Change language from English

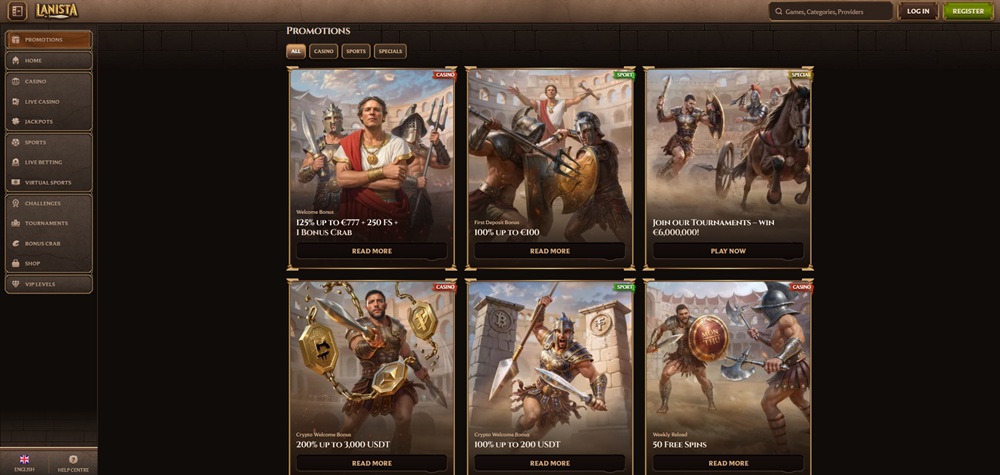pos(24,462)
